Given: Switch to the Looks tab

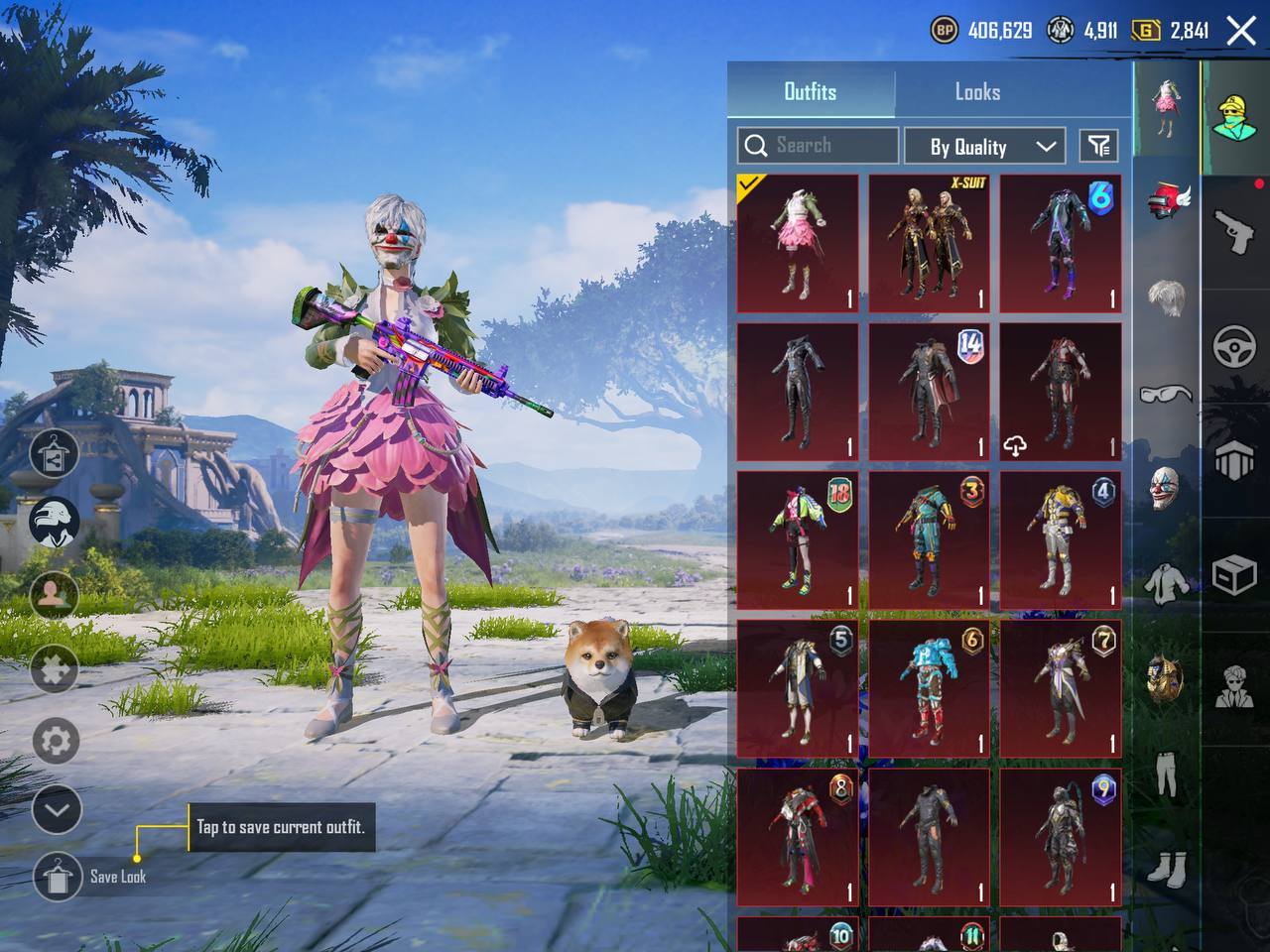Looking at the screenshot, I should pos(977,92).
